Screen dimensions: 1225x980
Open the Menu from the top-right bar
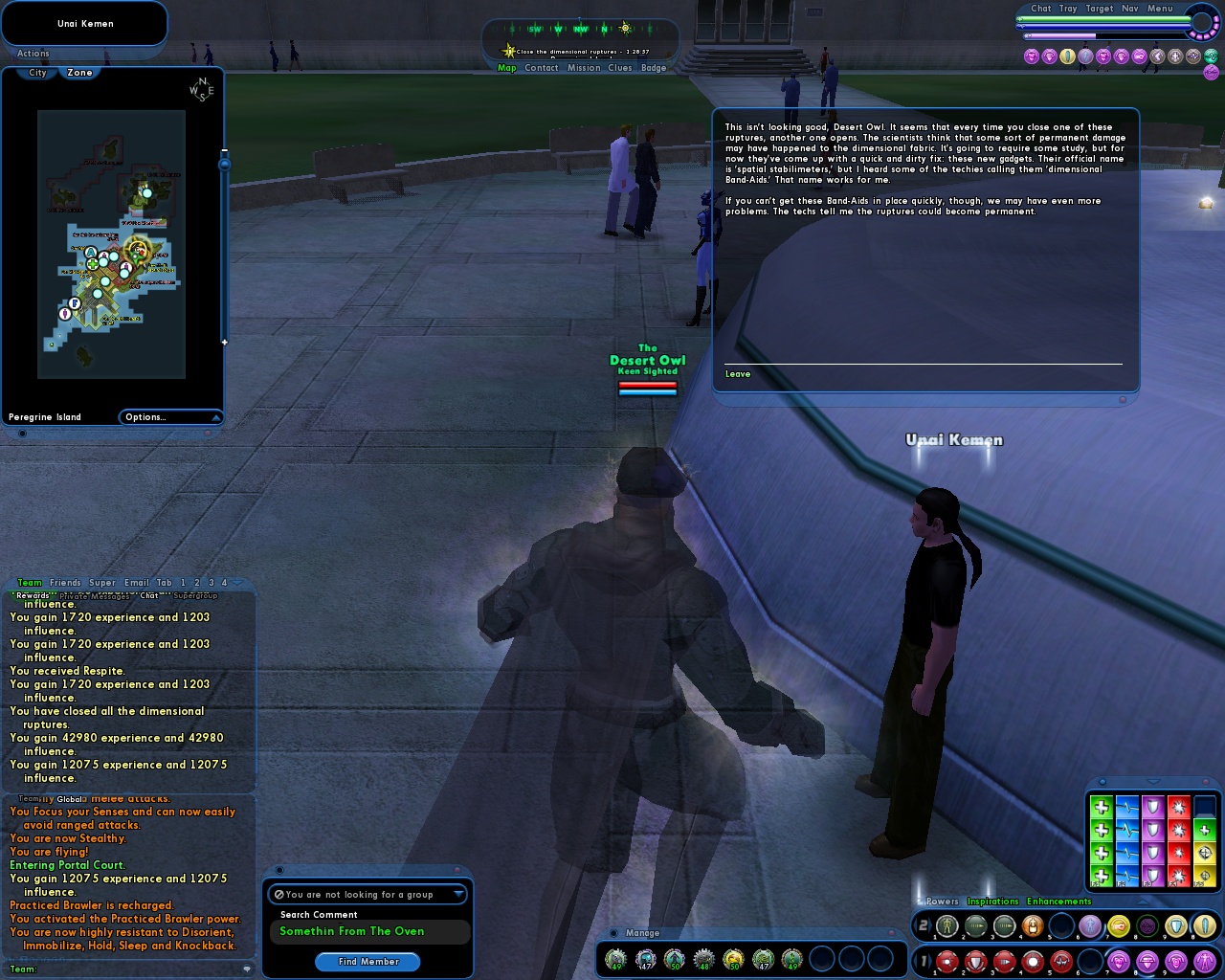pos(1159,8)
